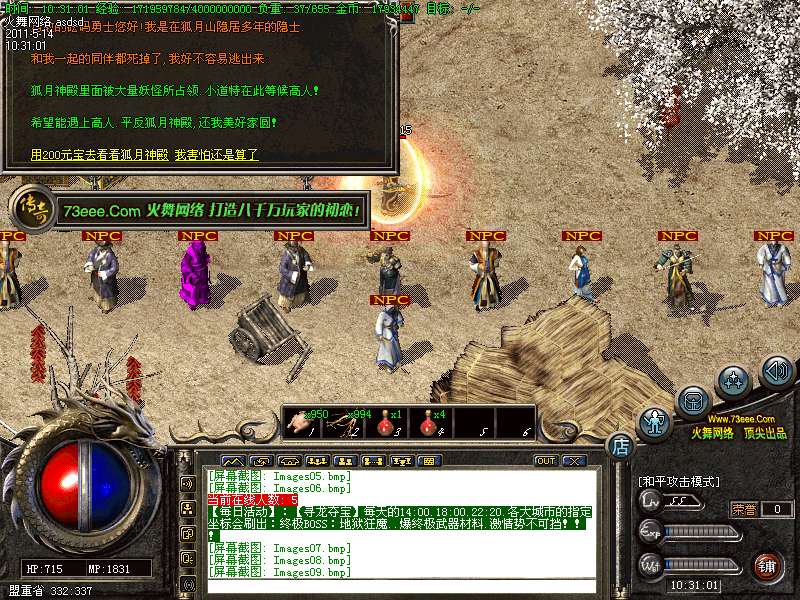This screenshot has width=800, height=600.
Task: Click the 和平攻击模式 attack mode label
Action: coord(680,482)
